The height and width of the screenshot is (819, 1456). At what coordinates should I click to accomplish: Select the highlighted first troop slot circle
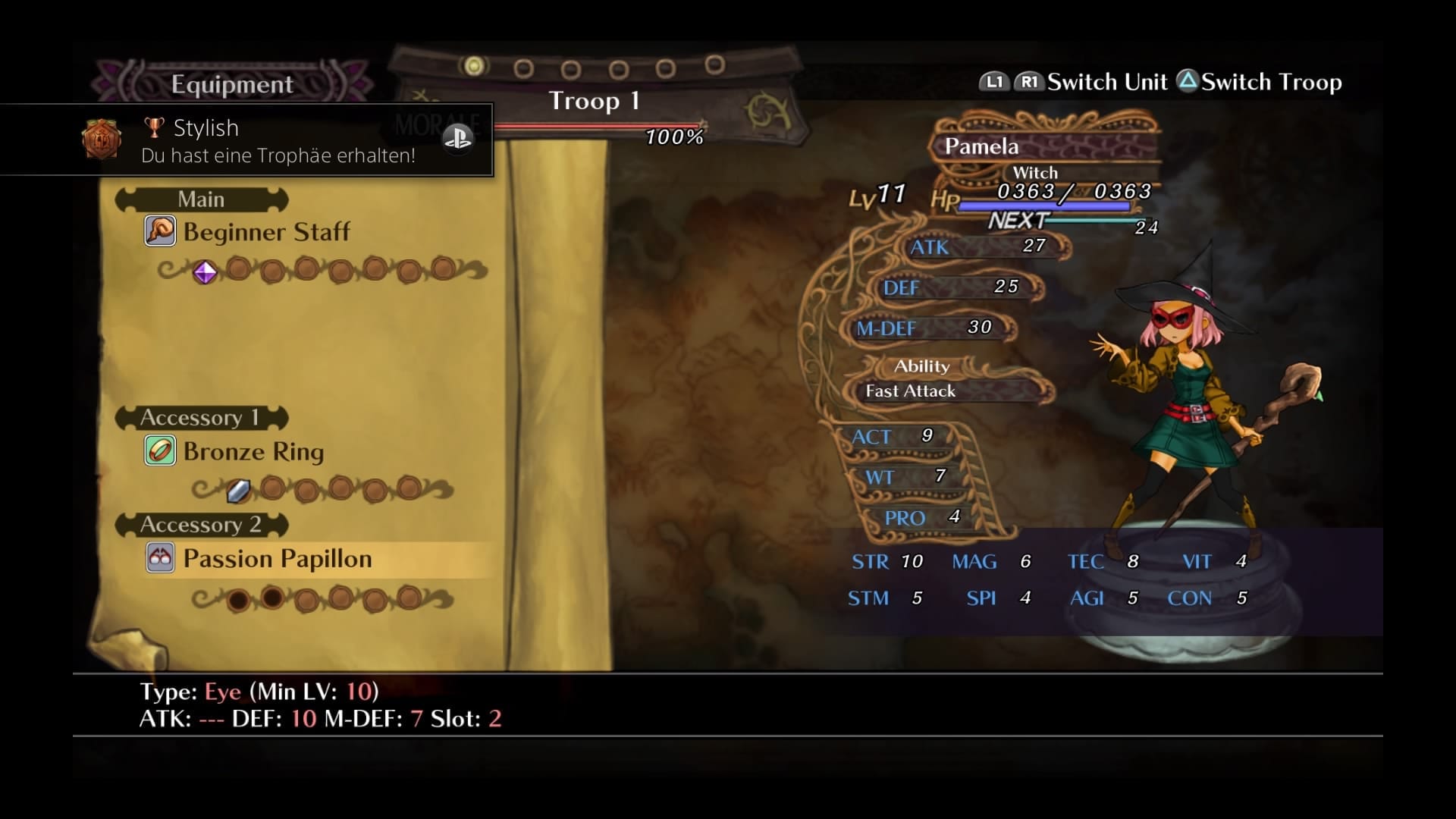point(475,66)
